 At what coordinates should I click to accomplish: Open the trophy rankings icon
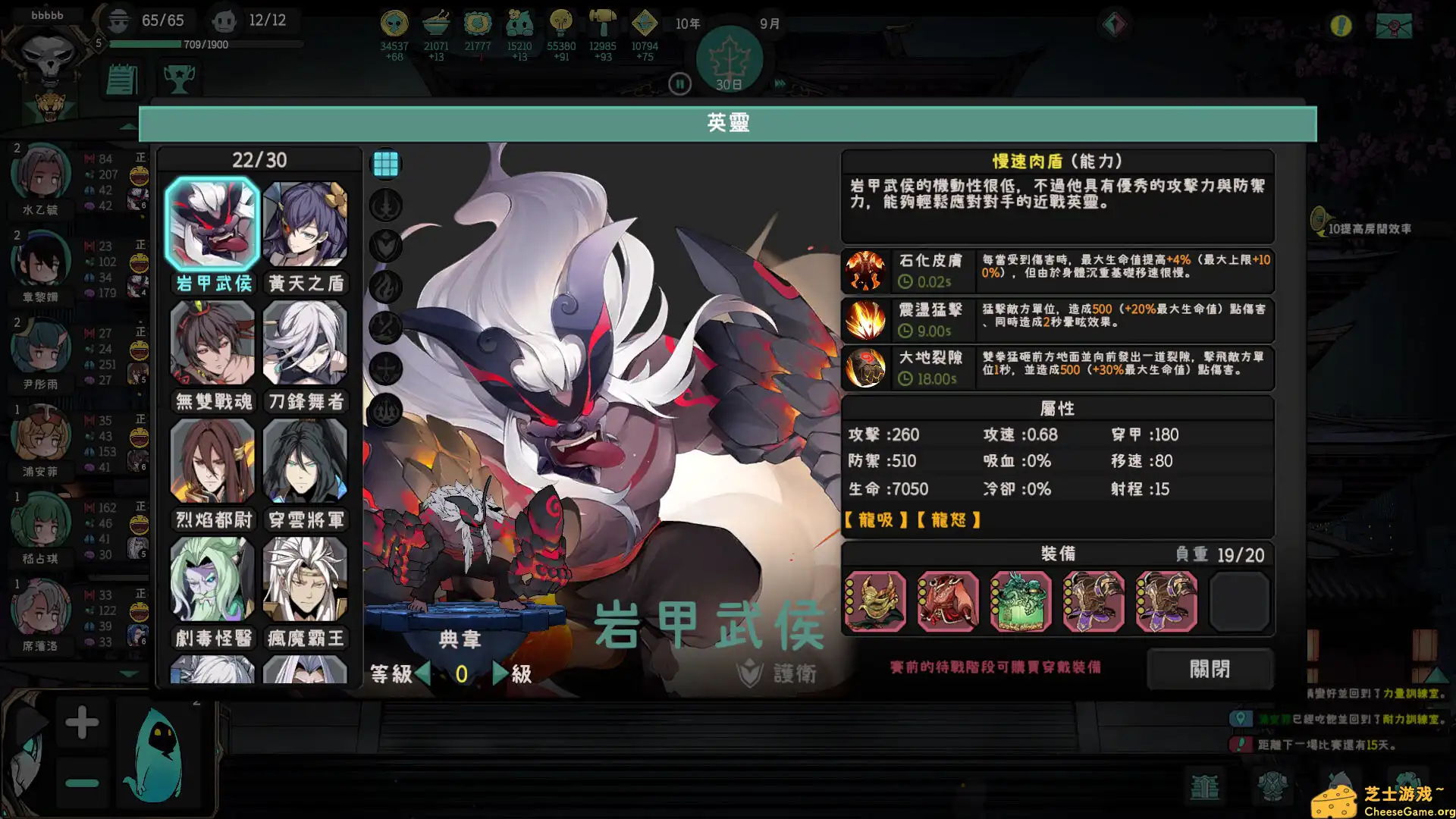click(x=179, y=79)
